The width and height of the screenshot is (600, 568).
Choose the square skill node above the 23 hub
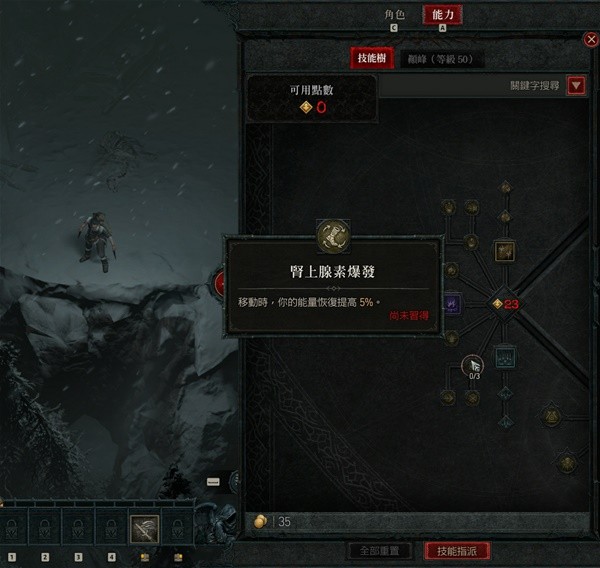(504, 250)
